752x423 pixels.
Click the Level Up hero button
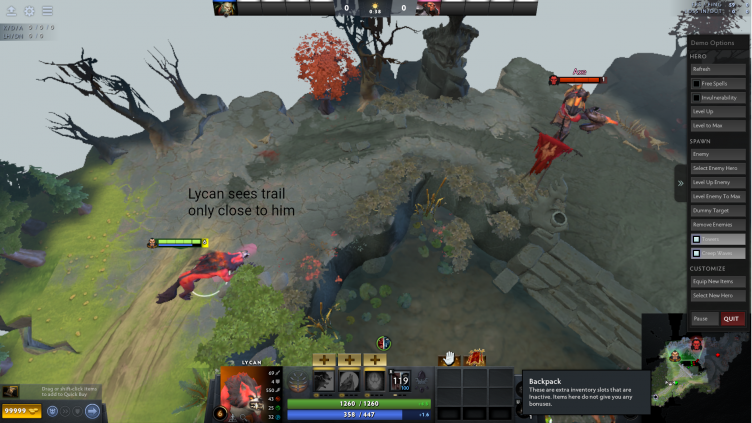(x=717, y=111)
